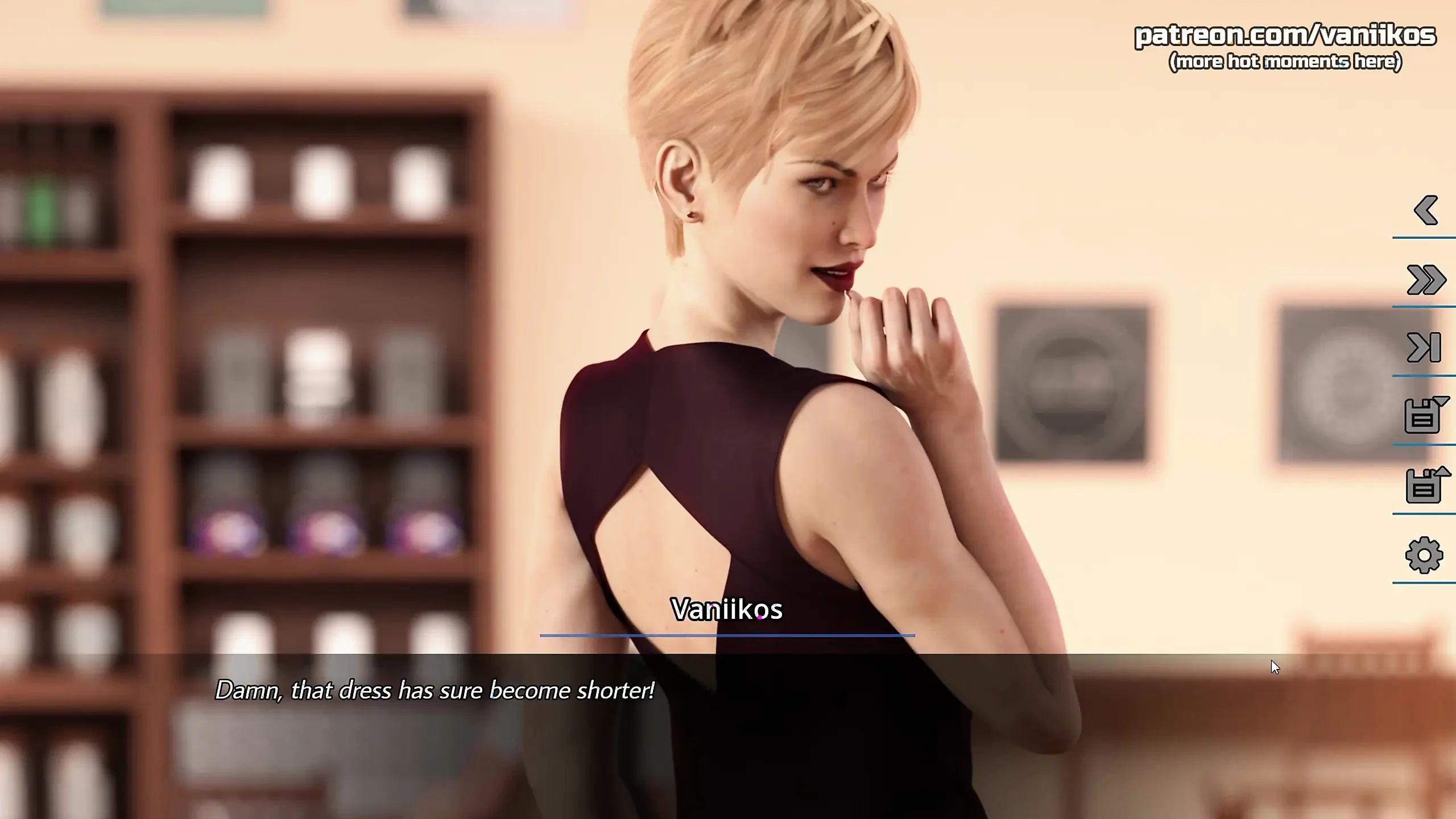Open settings with the gear icon

point(1424,555)
